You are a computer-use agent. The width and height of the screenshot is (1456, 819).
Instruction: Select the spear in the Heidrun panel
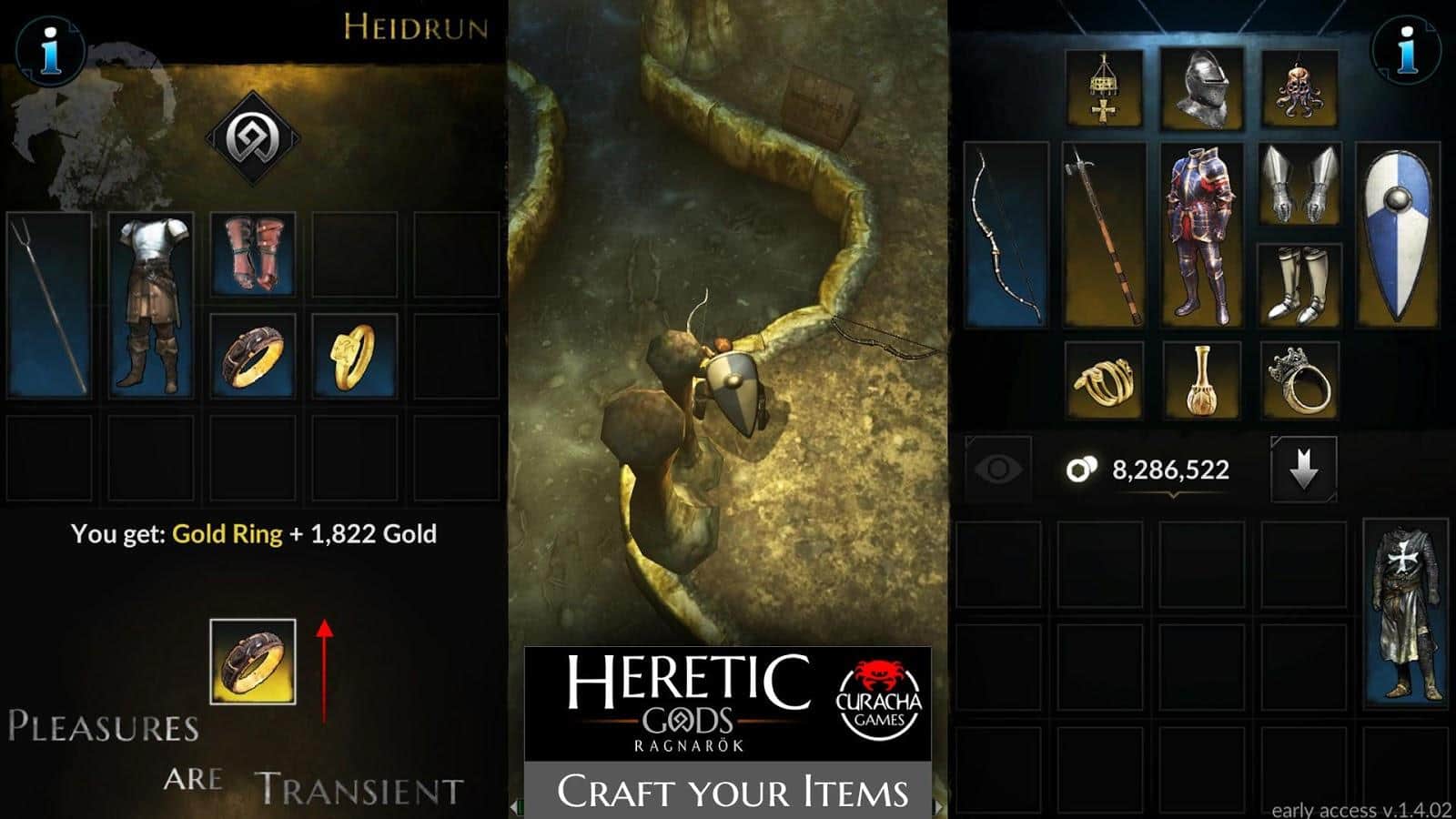point(50,306)
